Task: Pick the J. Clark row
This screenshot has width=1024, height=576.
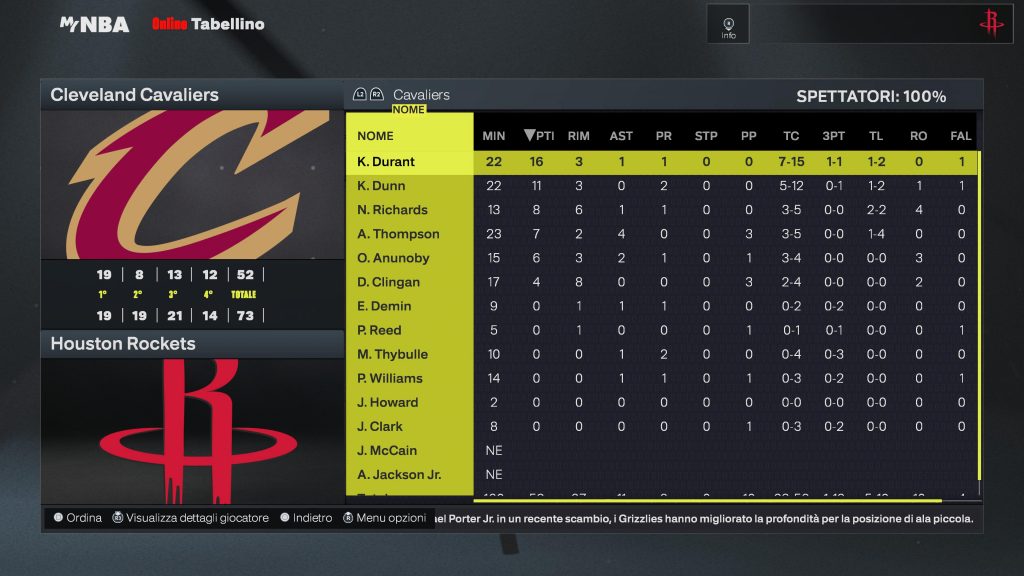Action: click(x=380, y=426)
